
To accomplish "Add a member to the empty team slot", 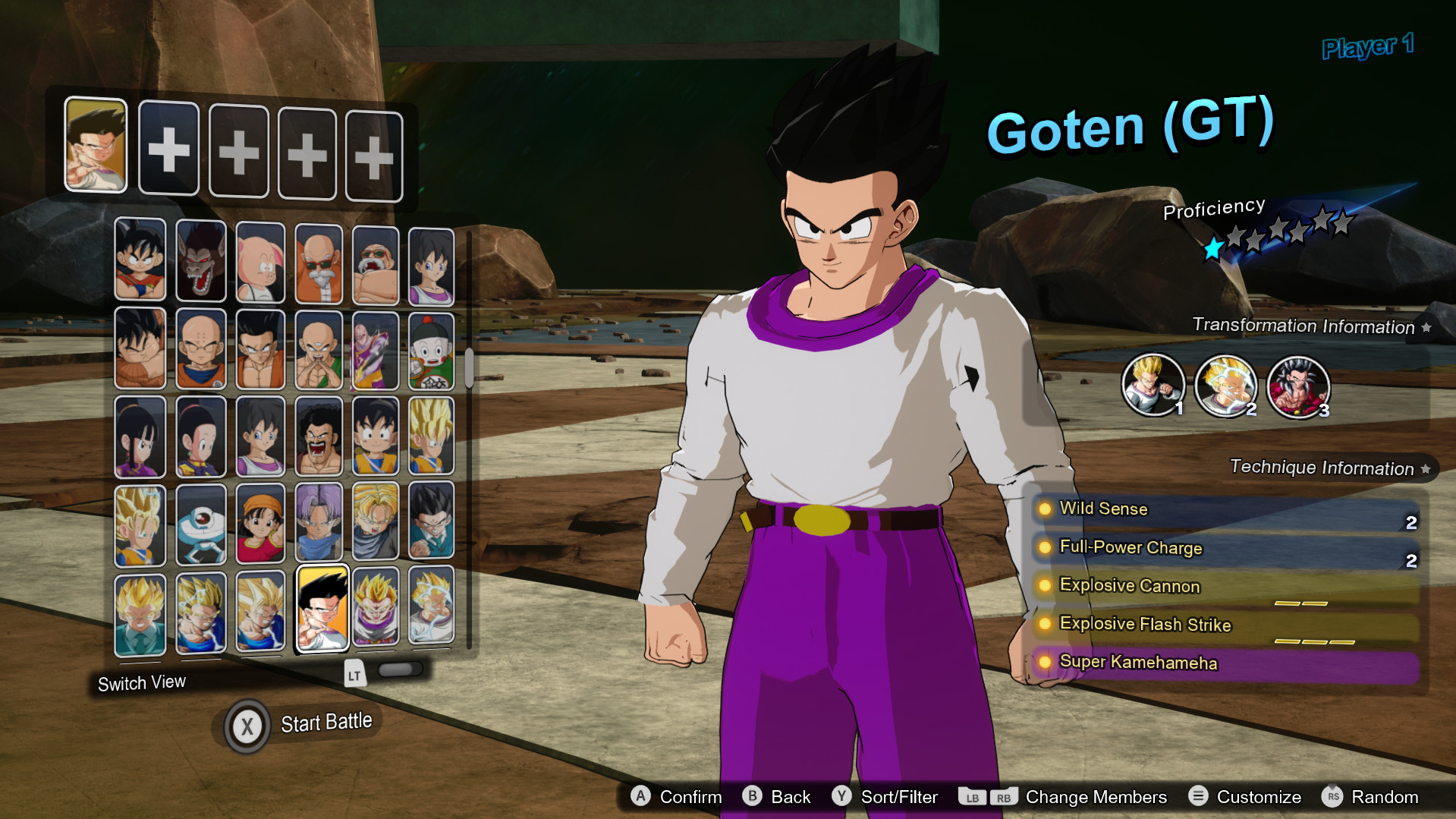I will (169, 149).
